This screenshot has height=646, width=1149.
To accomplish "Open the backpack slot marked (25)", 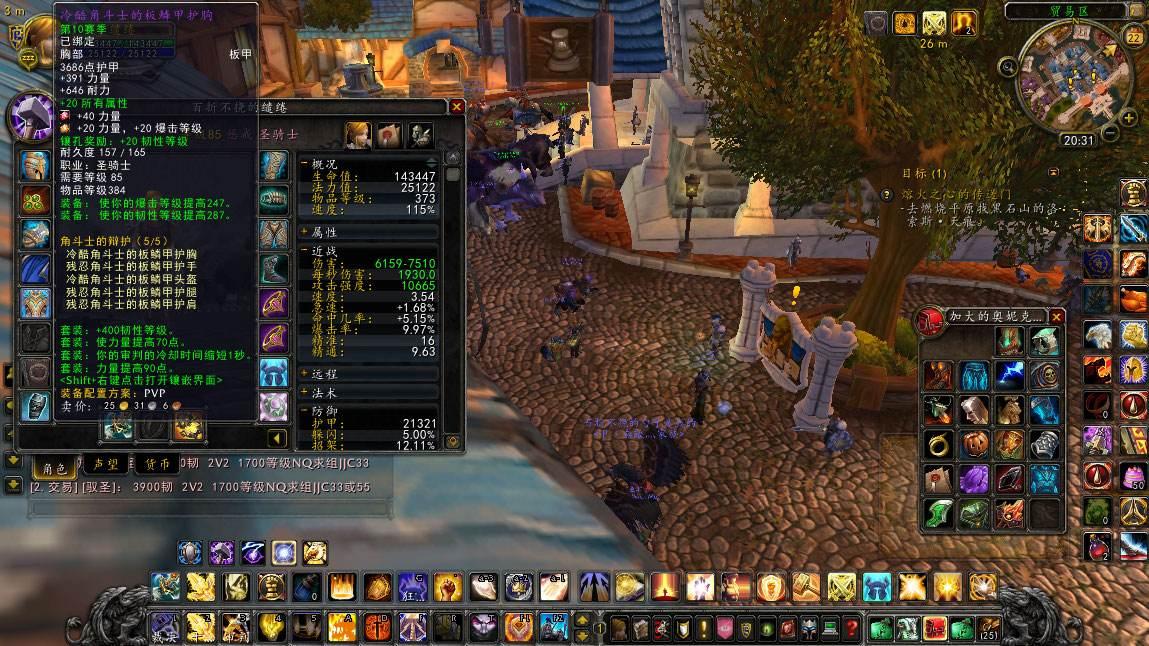I will click(x=988, y=629).
